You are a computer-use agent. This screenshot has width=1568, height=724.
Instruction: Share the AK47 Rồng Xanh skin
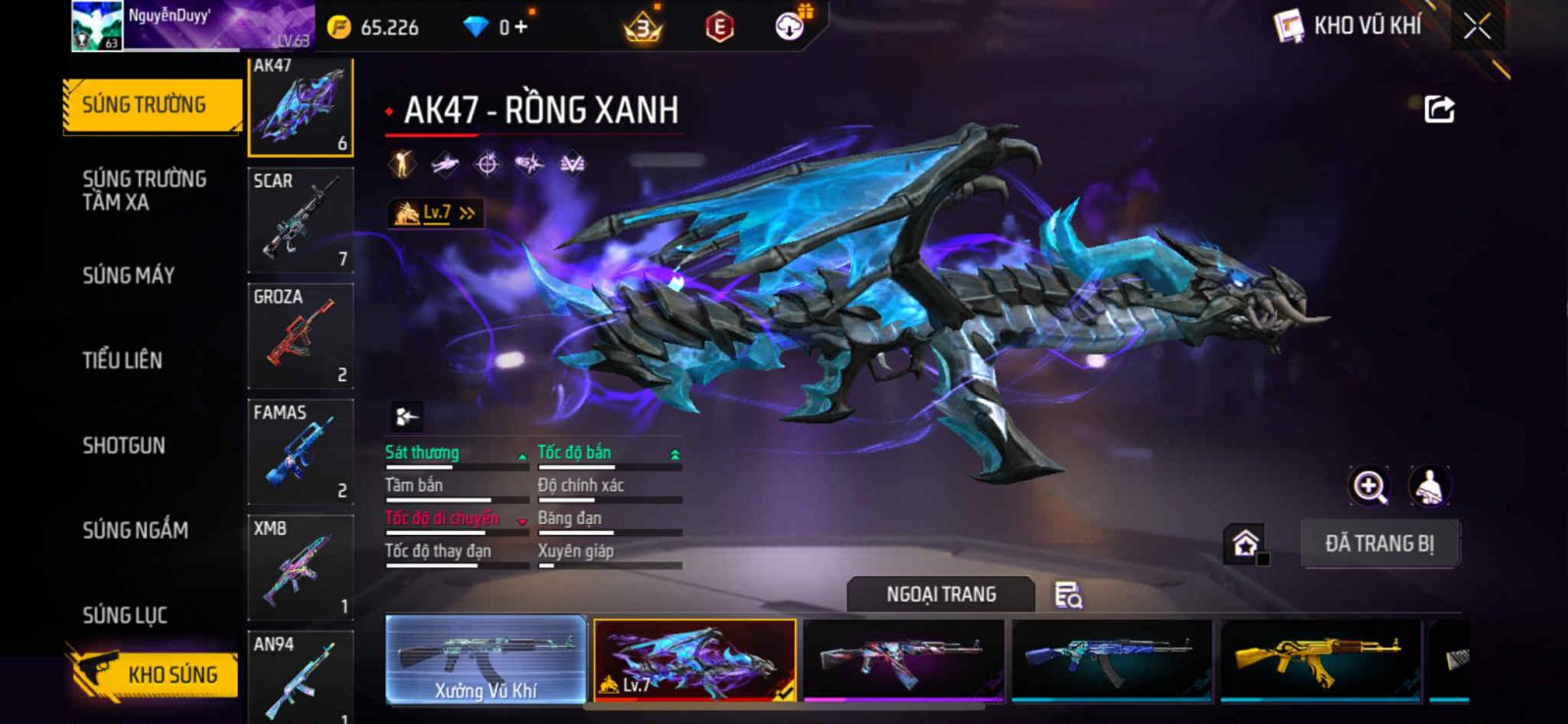1439,110
